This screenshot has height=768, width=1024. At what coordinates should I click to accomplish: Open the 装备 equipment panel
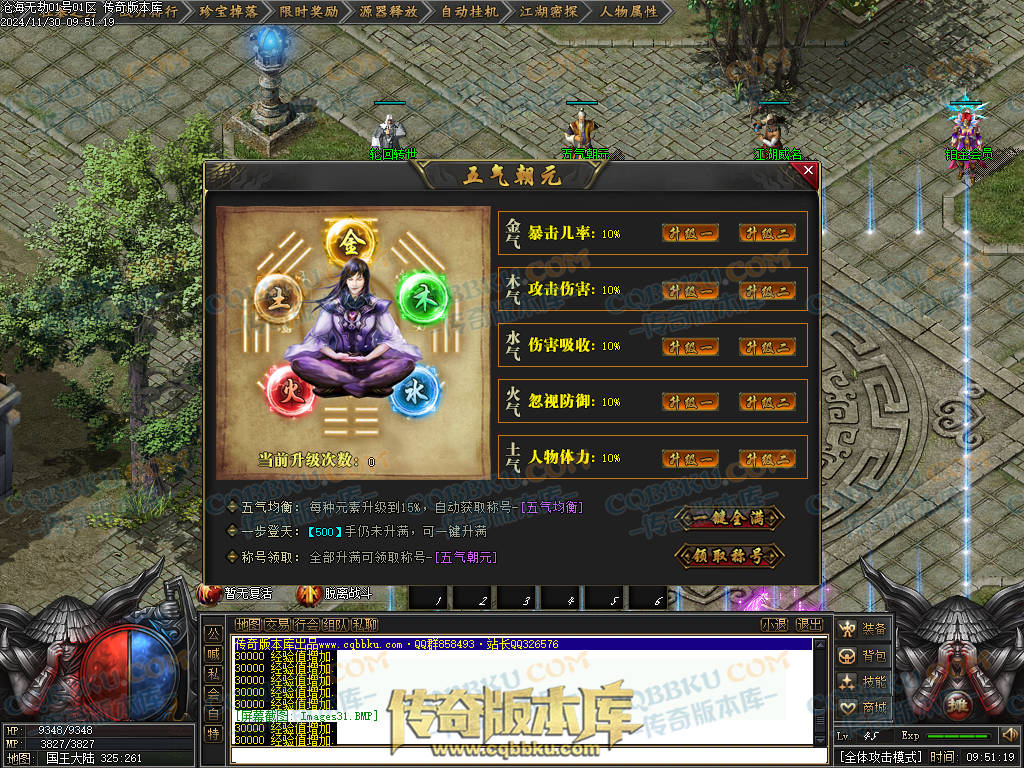coord(863,629)
